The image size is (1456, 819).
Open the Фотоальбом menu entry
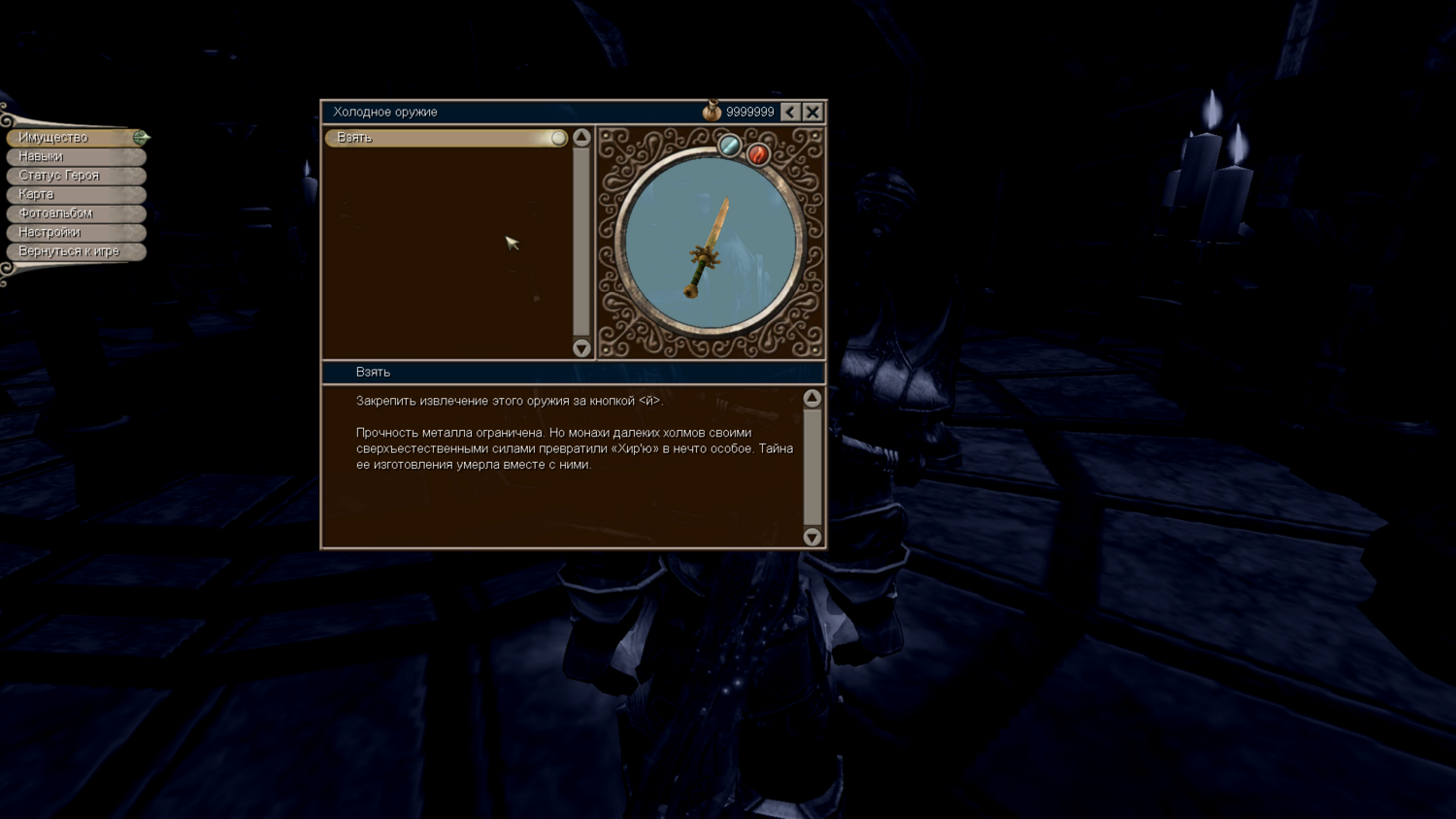click(75, 213)
